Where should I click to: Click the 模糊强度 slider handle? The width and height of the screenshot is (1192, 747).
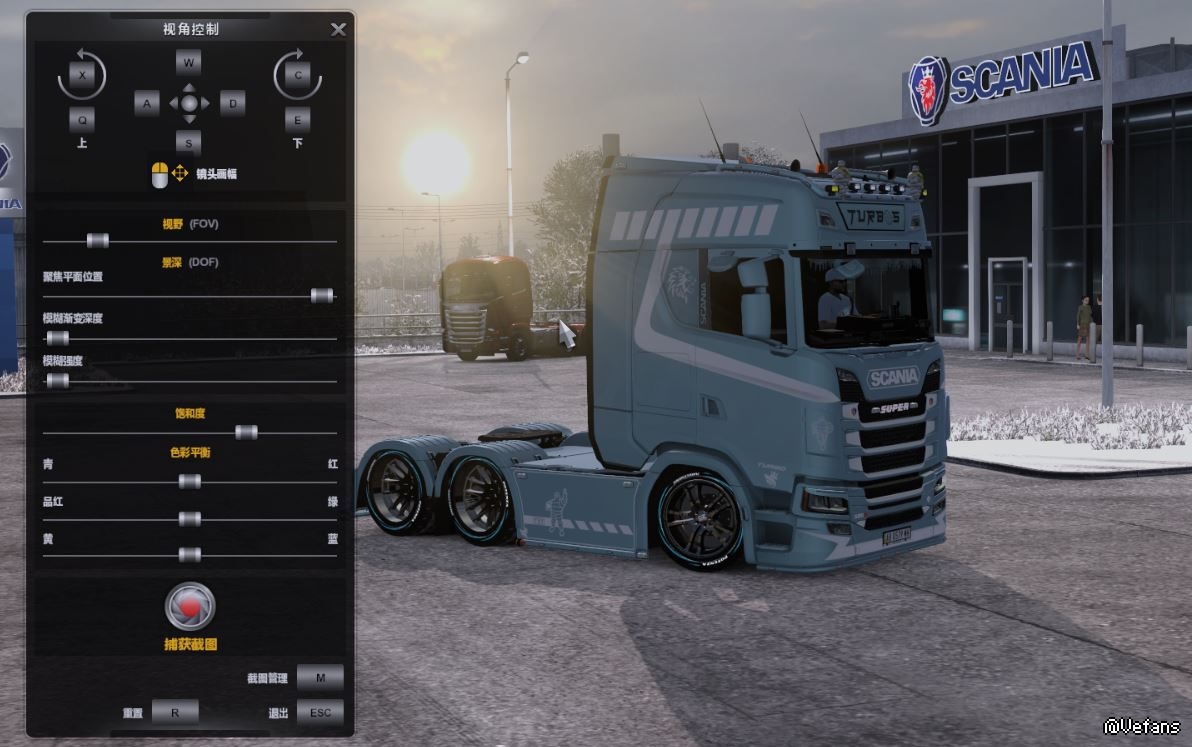tap(58, 380)
